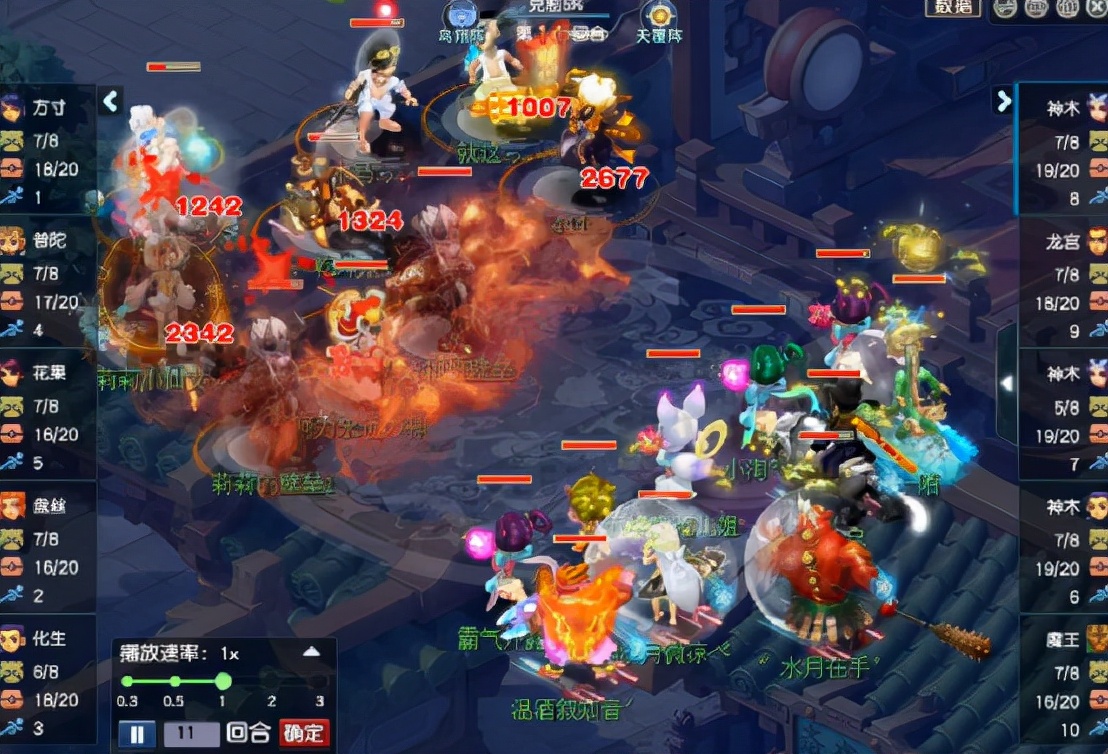Click the 天覆阵 formation icon
This screenshot has height=754, width=1108.
tap(659, 18)
